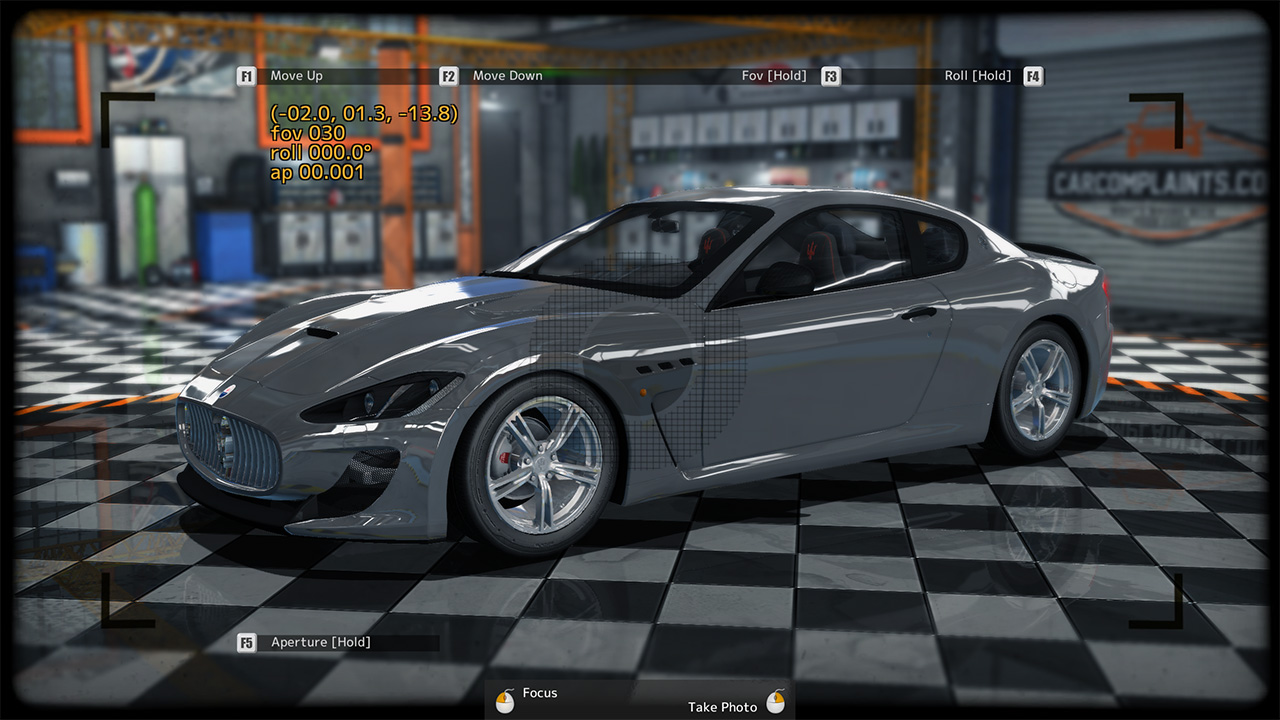The image size is (1280, 720).
Task: Click the F4 key icon for Roll
Action: (x=1032, y=75)
